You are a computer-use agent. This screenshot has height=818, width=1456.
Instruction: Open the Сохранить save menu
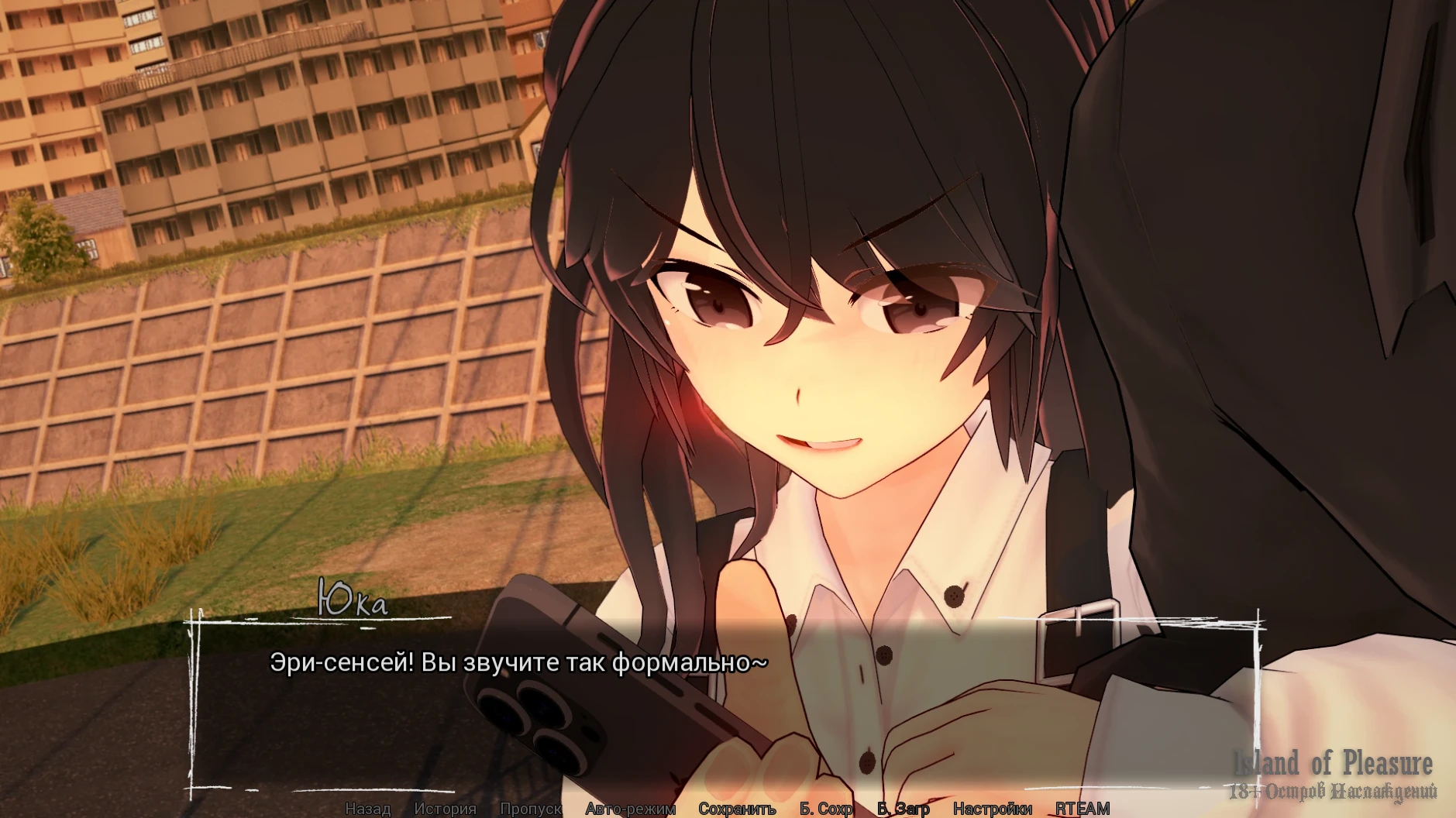tap(737, 809)
